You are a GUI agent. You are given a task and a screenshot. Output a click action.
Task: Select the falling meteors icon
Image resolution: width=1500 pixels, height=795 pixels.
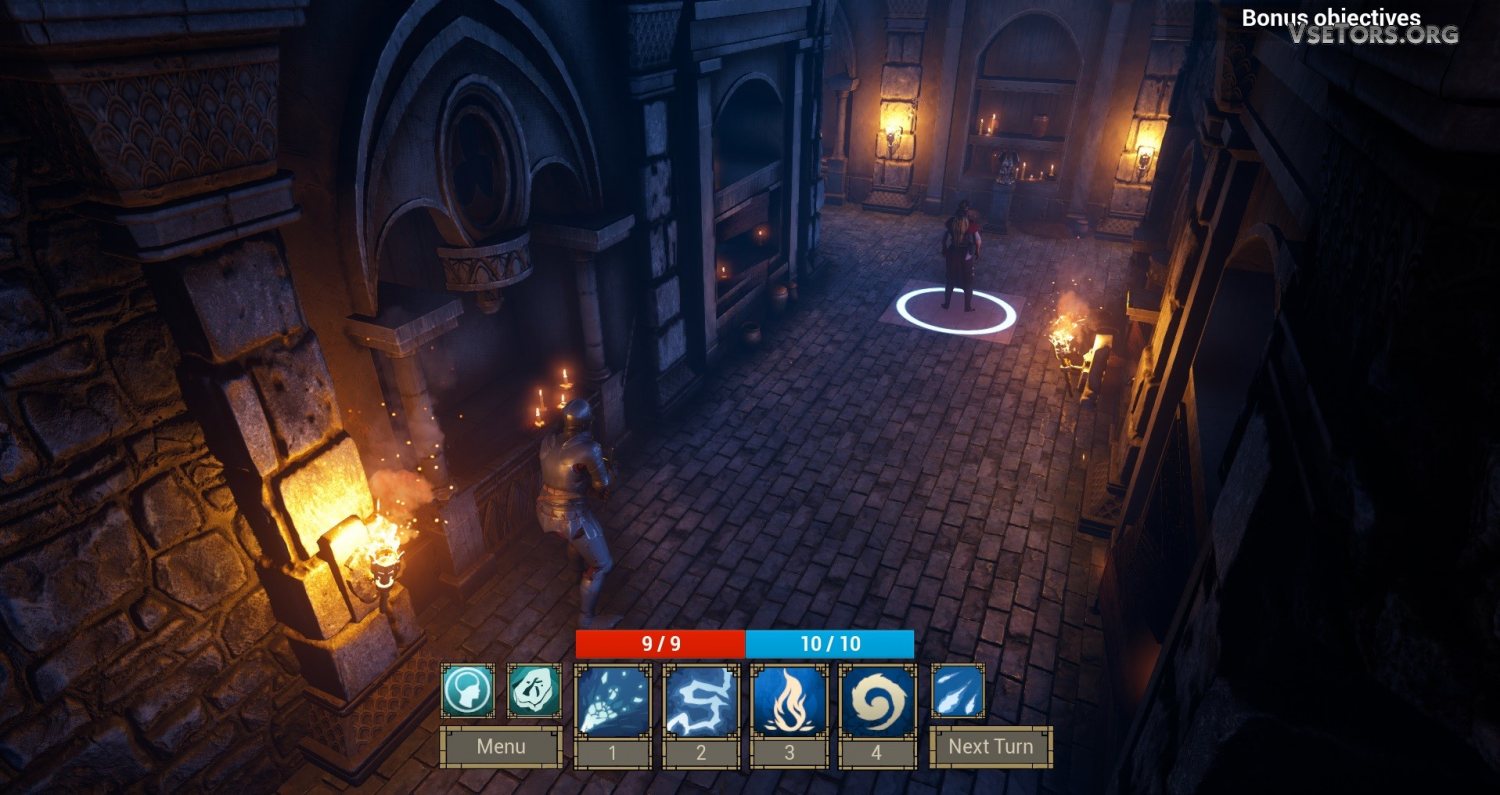tap(958, 690)
